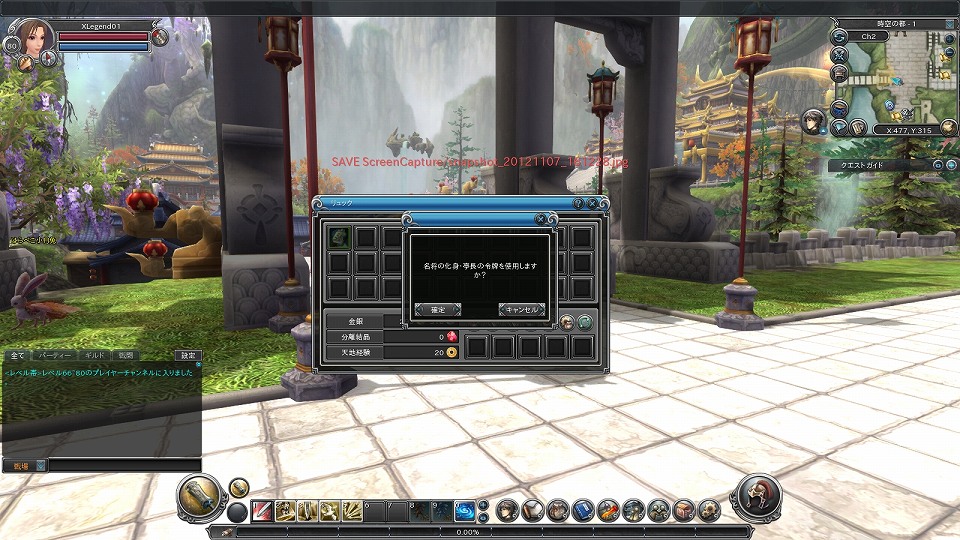Confirm using the item with 確定

[438, 310]
